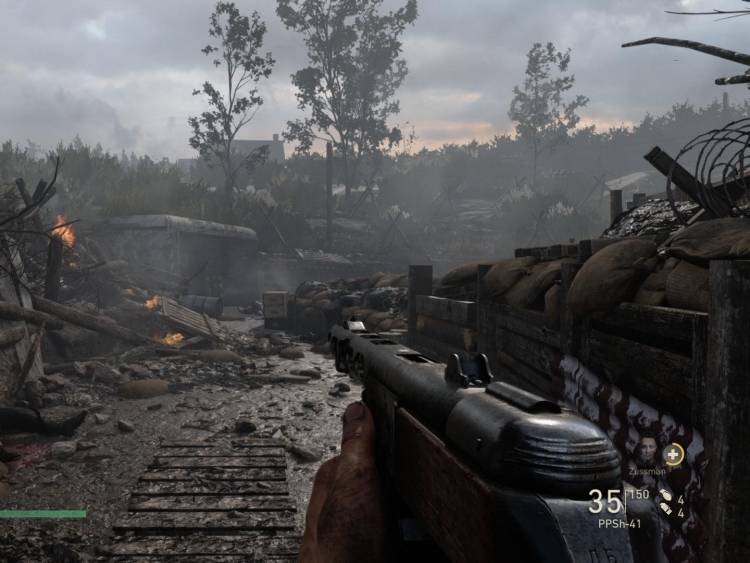Image resolution: width=750 pixels, height=563 pixels.
Task: Activate the med kit plus icon
Action: click(674, 454)
